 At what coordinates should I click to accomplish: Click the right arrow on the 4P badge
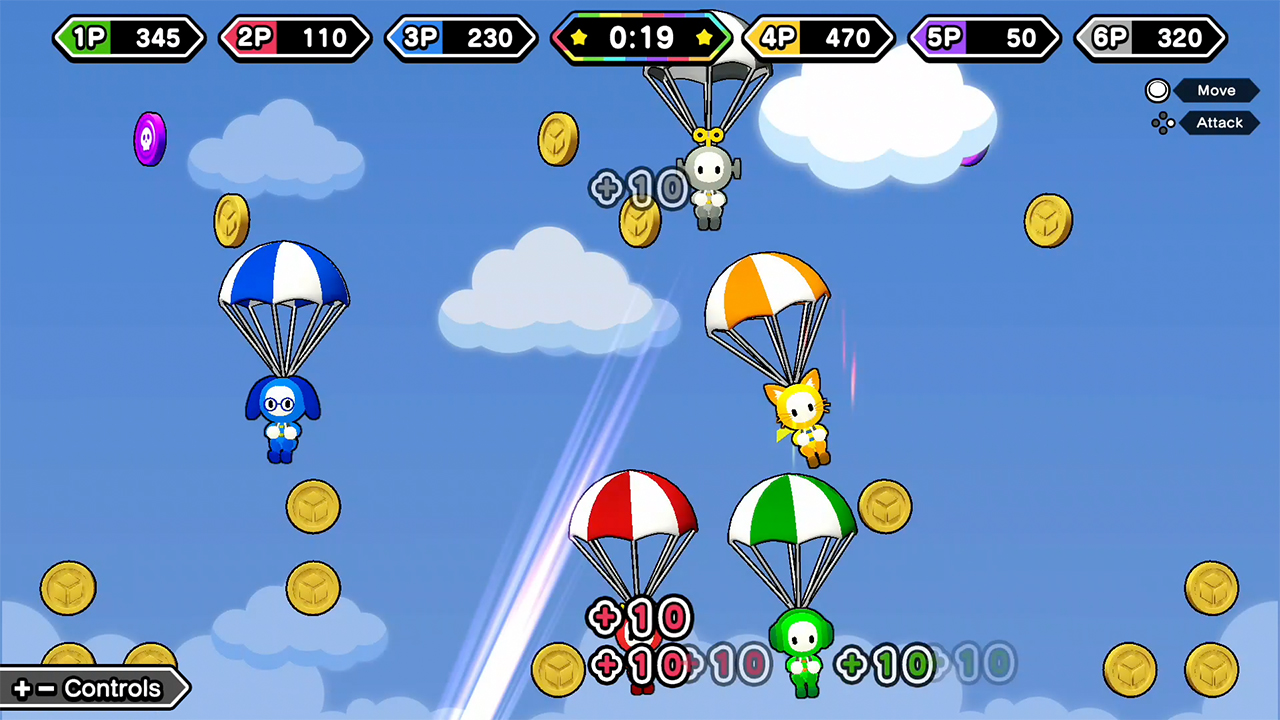coord(893,38)
